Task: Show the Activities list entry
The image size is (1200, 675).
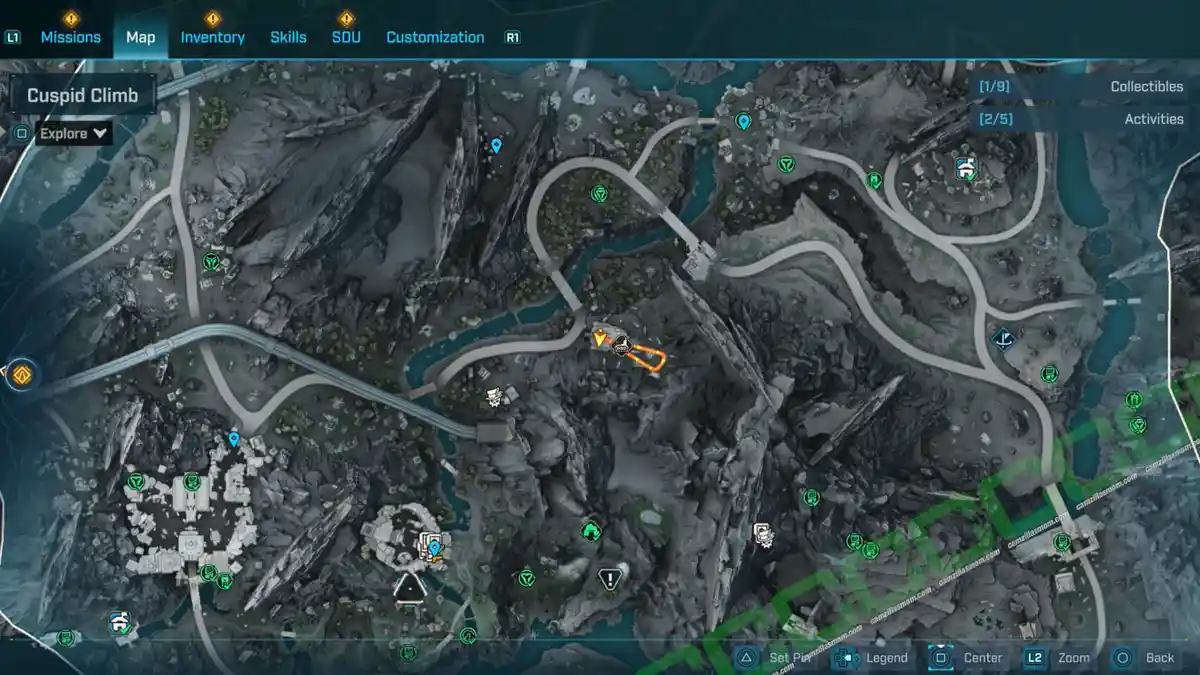Action: point(1081,119)
